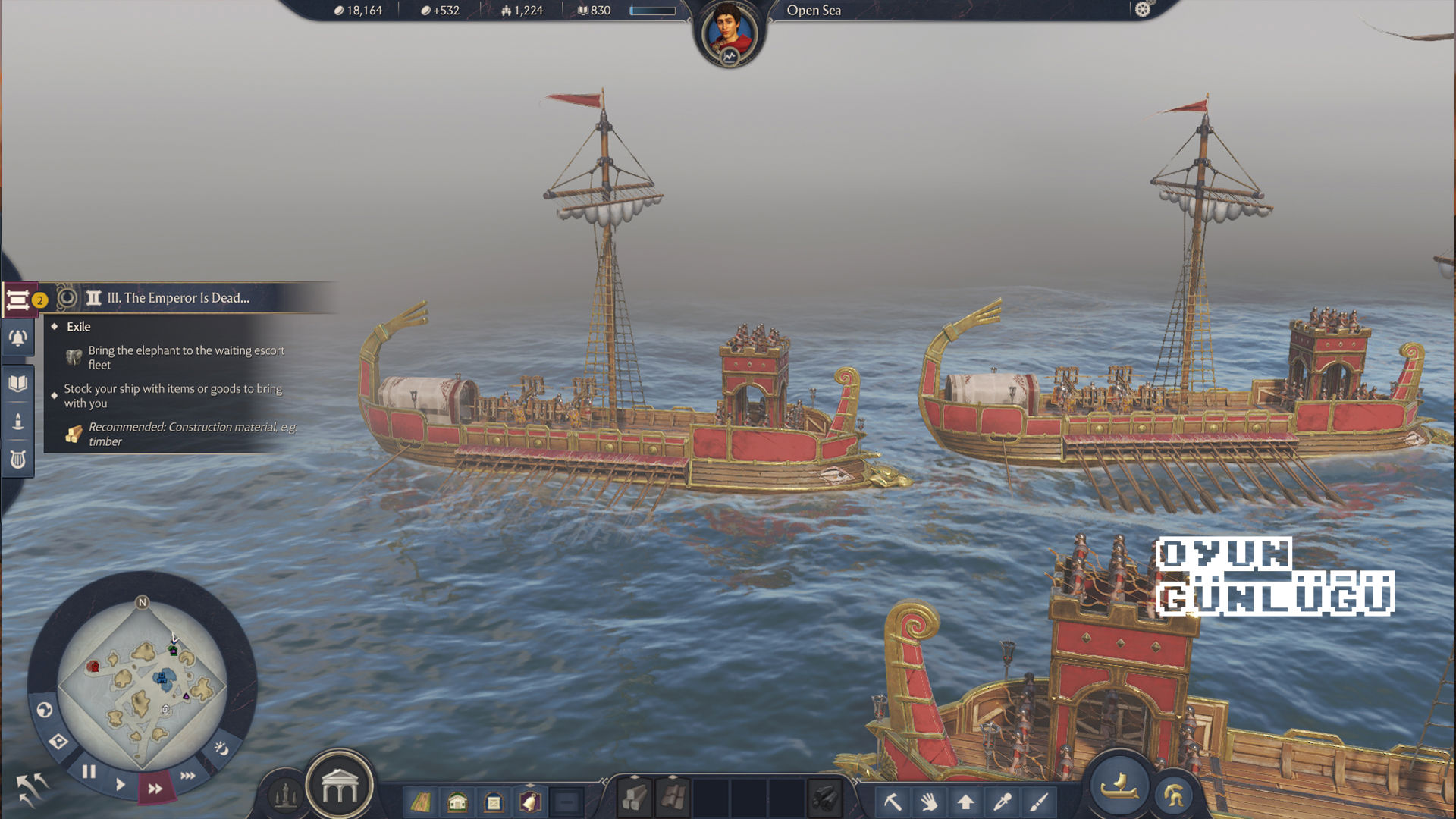This screenshot has width=1456, height=819.
Task: Select the pickaxe tool in the toolbar
Action: 893,801
